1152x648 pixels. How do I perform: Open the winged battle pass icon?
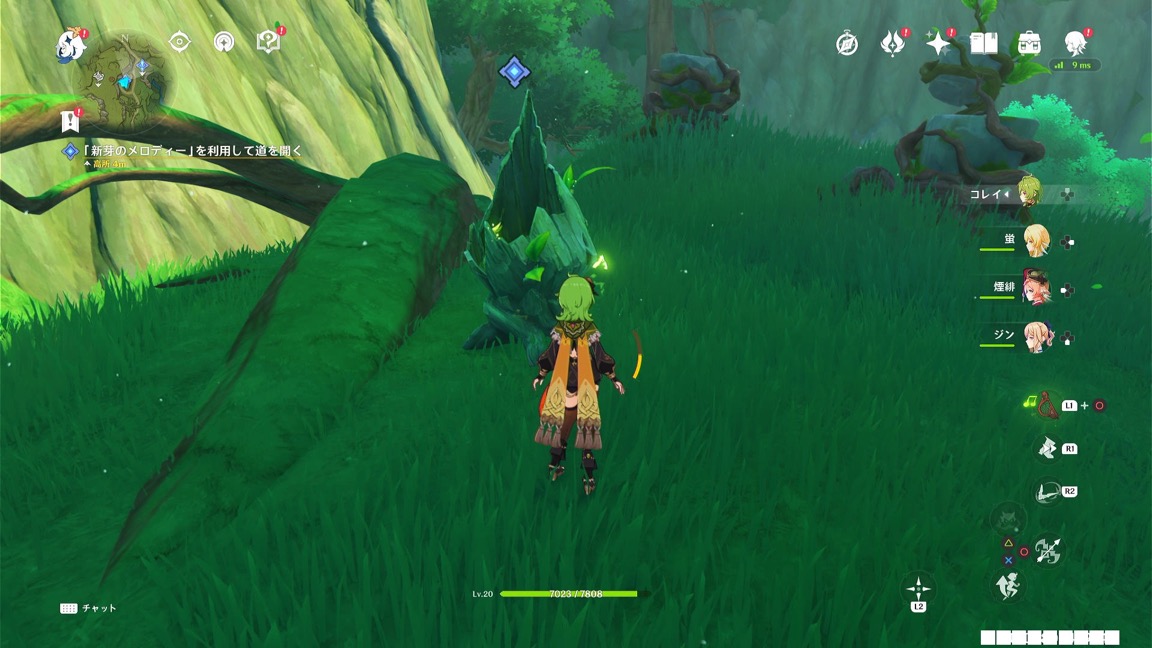892,44
